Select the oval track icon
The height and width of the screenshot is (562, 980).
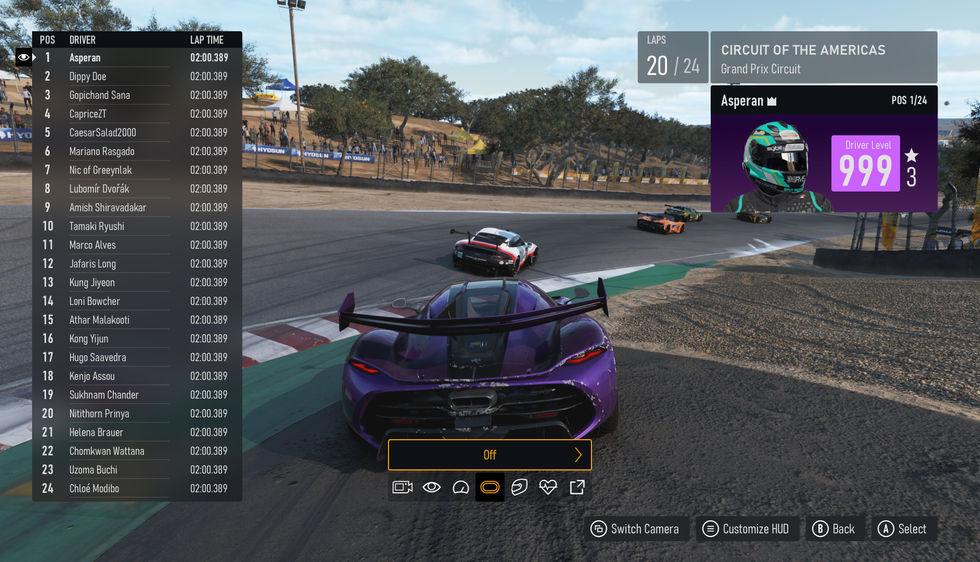[x=490, y=487]
